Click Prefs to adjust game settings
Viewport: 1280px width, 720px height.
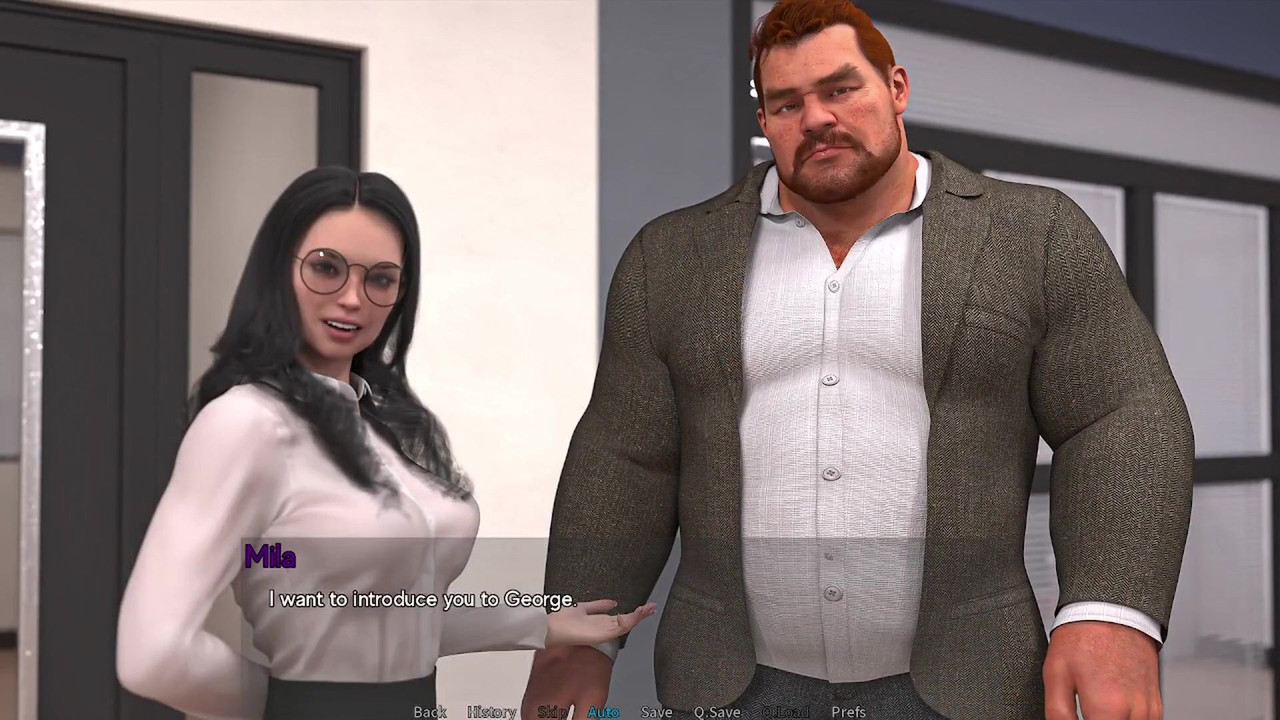click(x=848, y=711)
